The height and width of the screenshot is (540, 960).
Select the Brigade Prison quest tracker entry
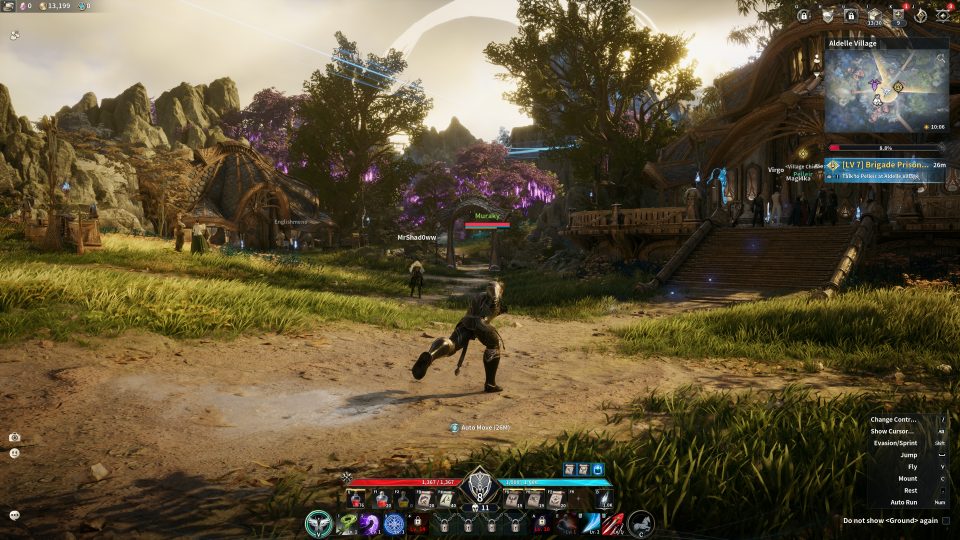click(884, 164)
